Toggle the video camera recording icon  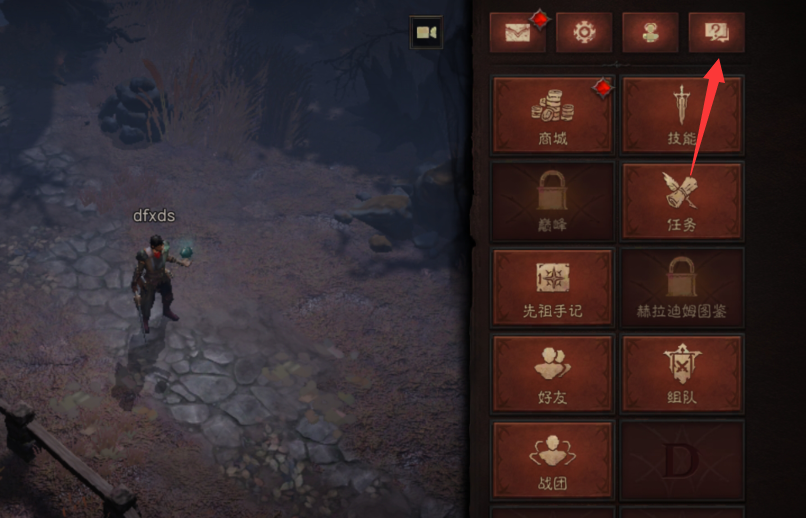(x=426, y=33)
